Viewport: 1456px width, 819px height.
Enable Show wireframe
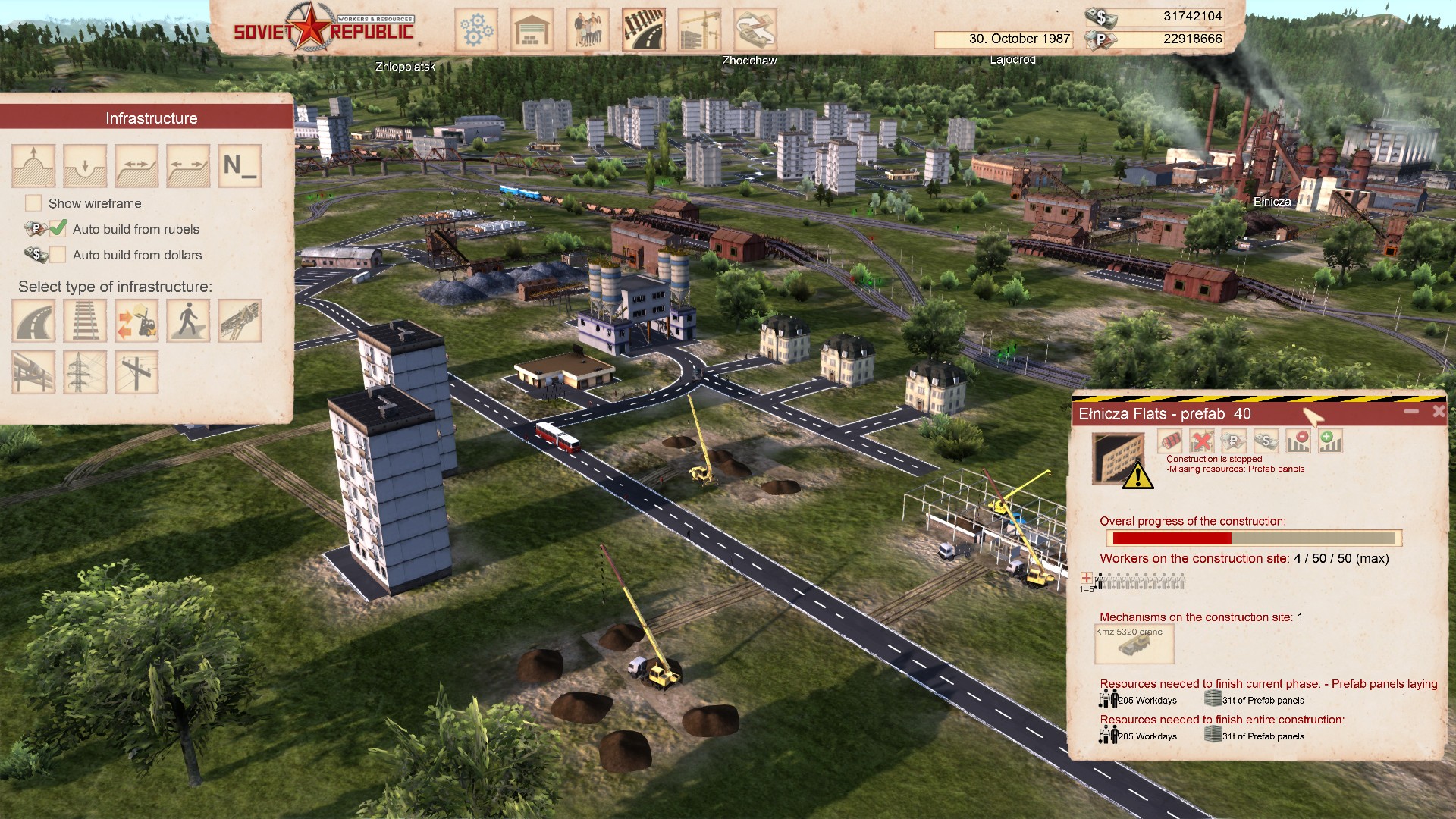point(33,203)
